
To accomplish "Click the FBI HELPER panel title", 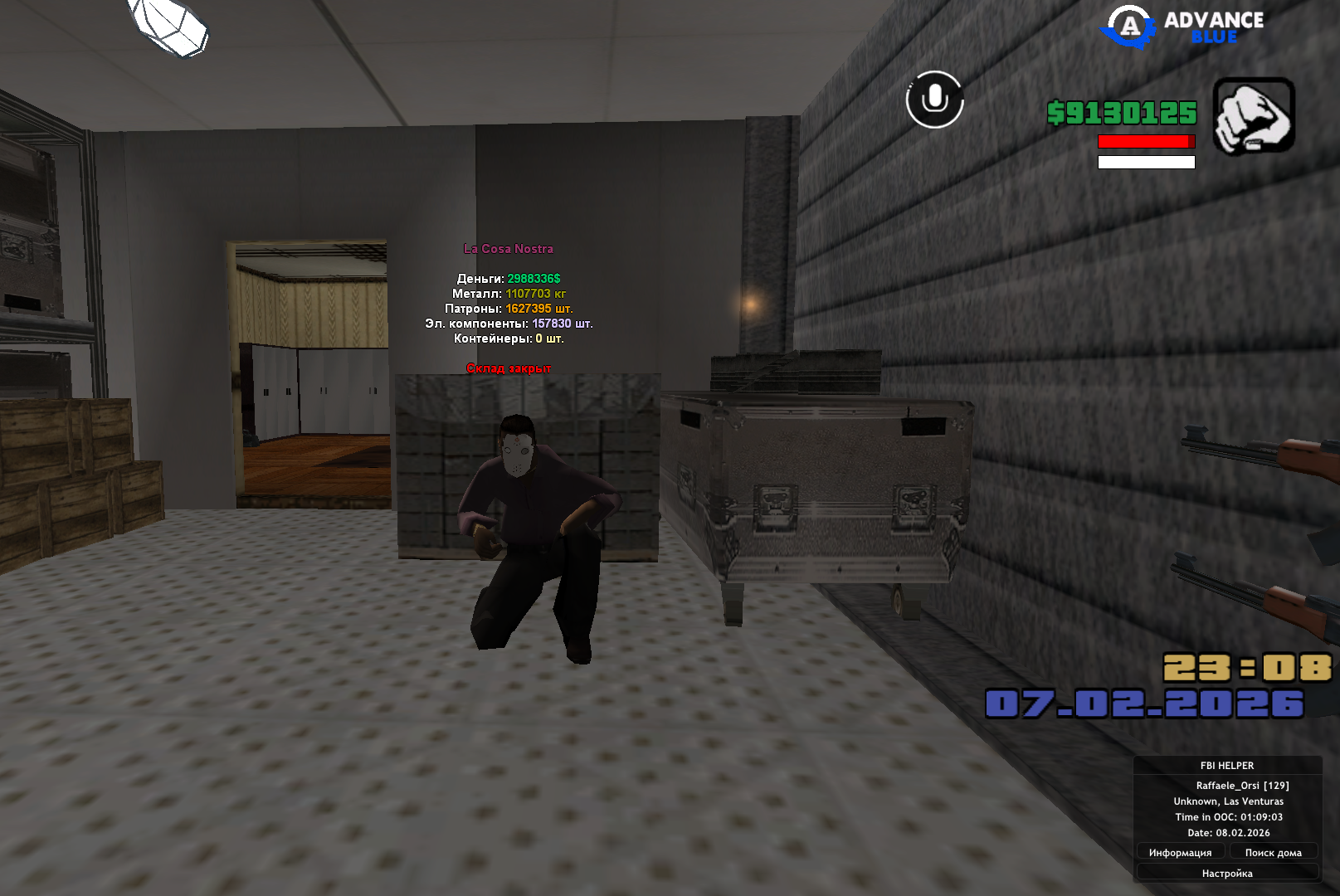I will click(1229, 766).
